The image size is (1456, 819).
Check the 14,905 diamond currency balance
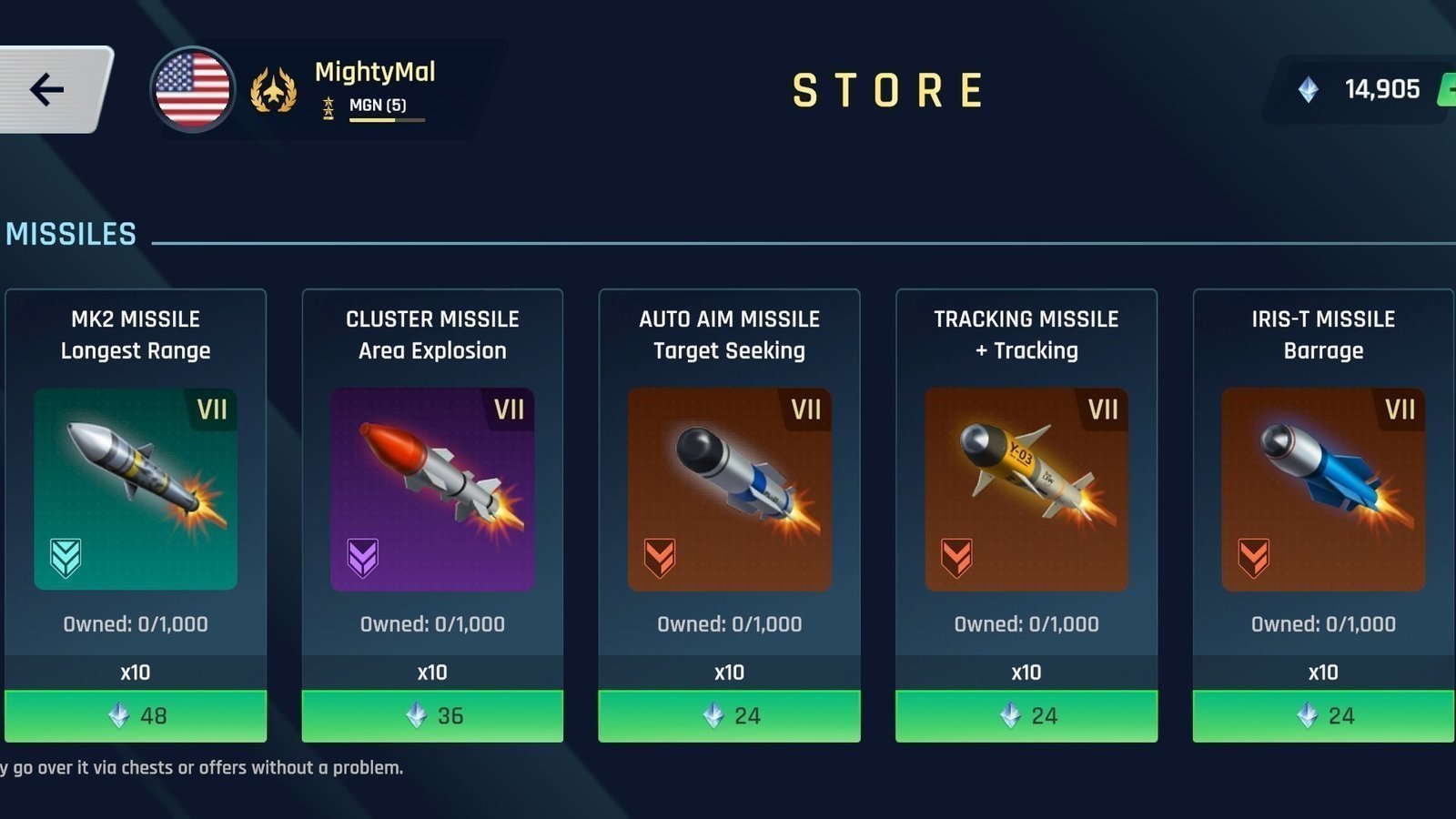coord(1363,89)
